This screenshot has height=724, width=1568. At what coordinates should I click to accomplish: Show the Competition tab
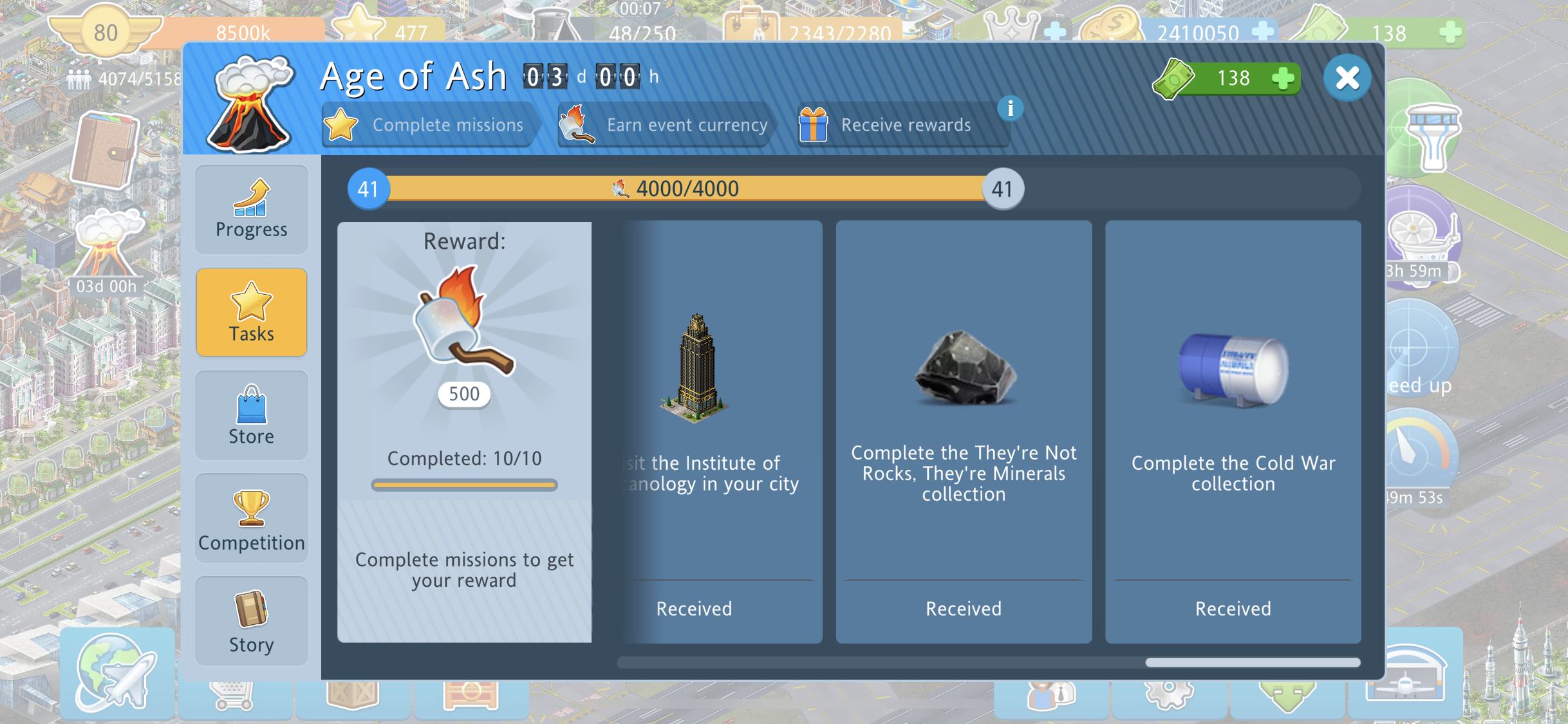point(251,519)
